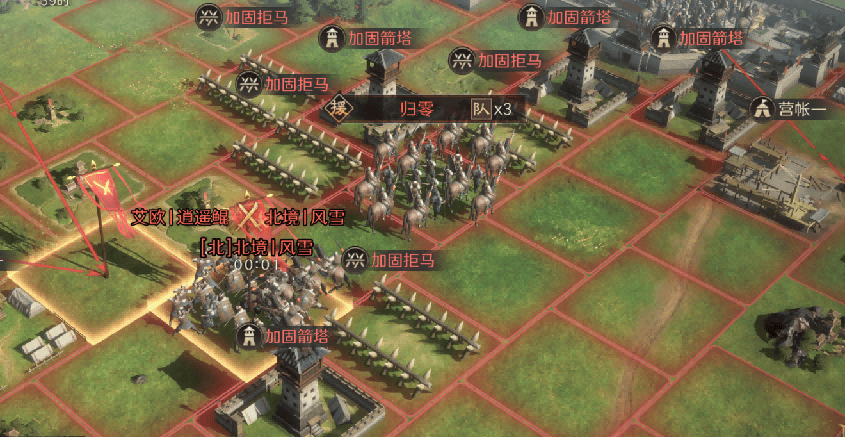Open the 队 x3 team badge
Viewport: 845px width, 437px height.
pyautogui.click(x=491, y=109)
